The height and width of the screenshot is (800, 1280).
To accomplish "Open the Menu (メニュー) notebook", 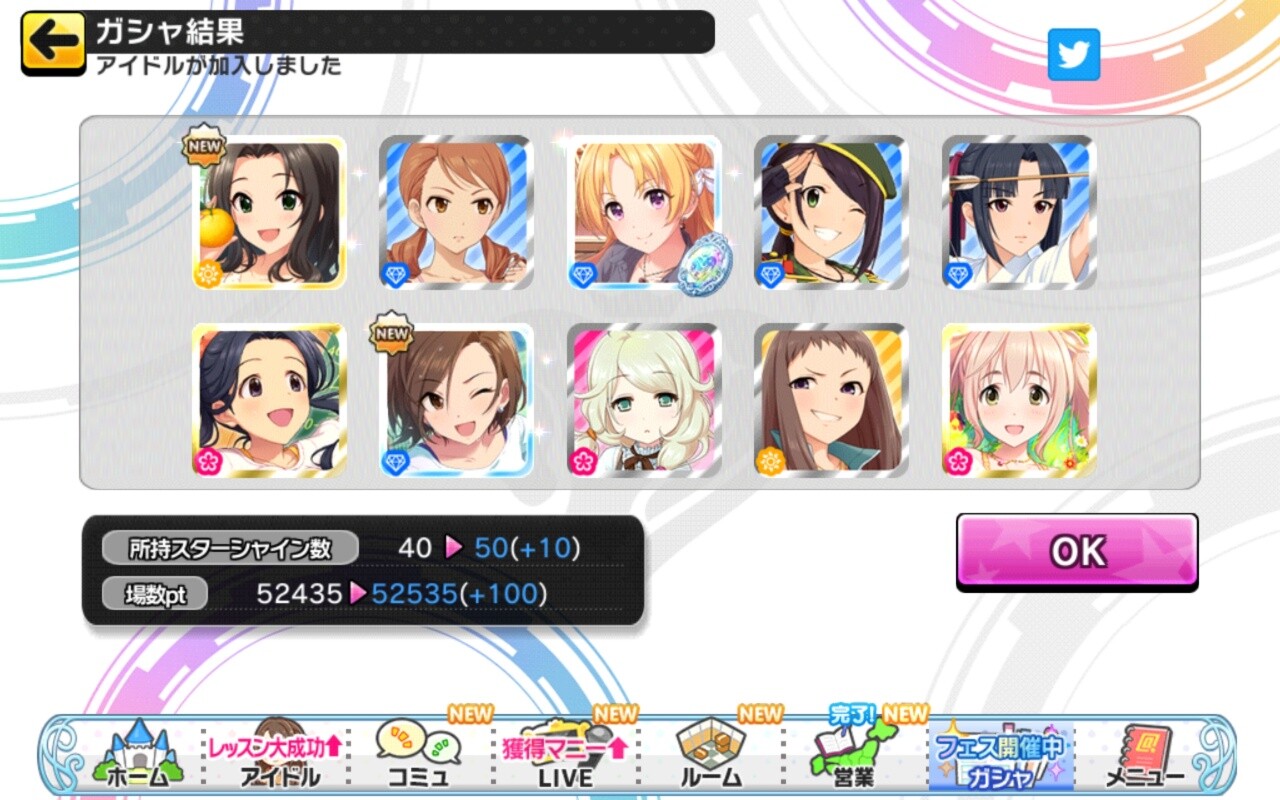I will 1144,755.
